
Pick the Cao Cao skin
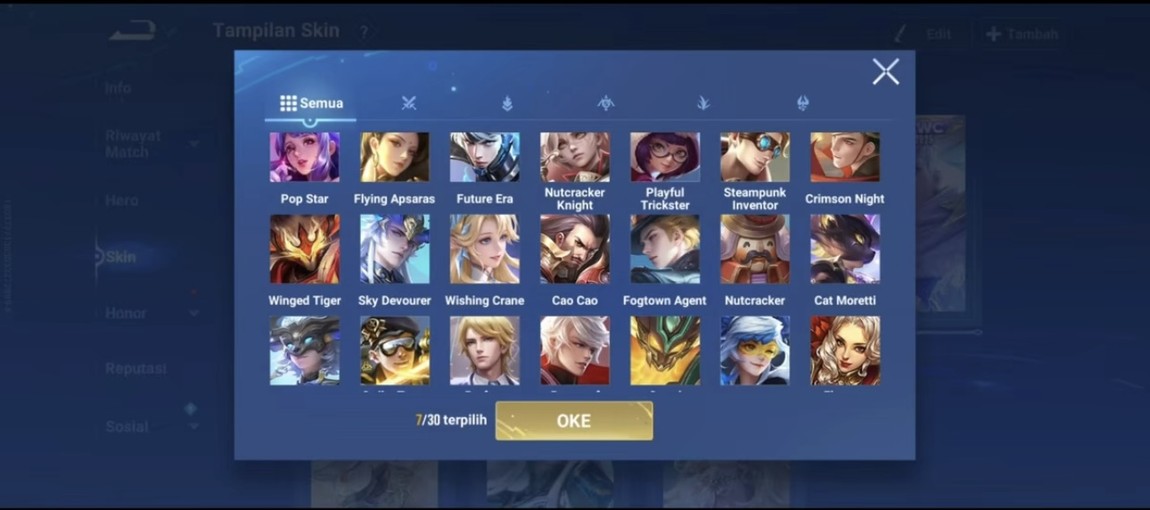pyautogui.click(x=575, y=250)
